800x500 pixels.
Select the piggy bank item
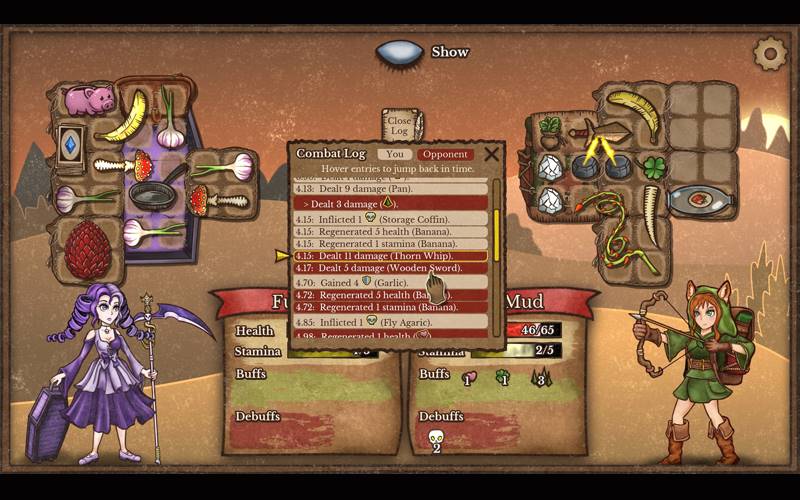88,99
